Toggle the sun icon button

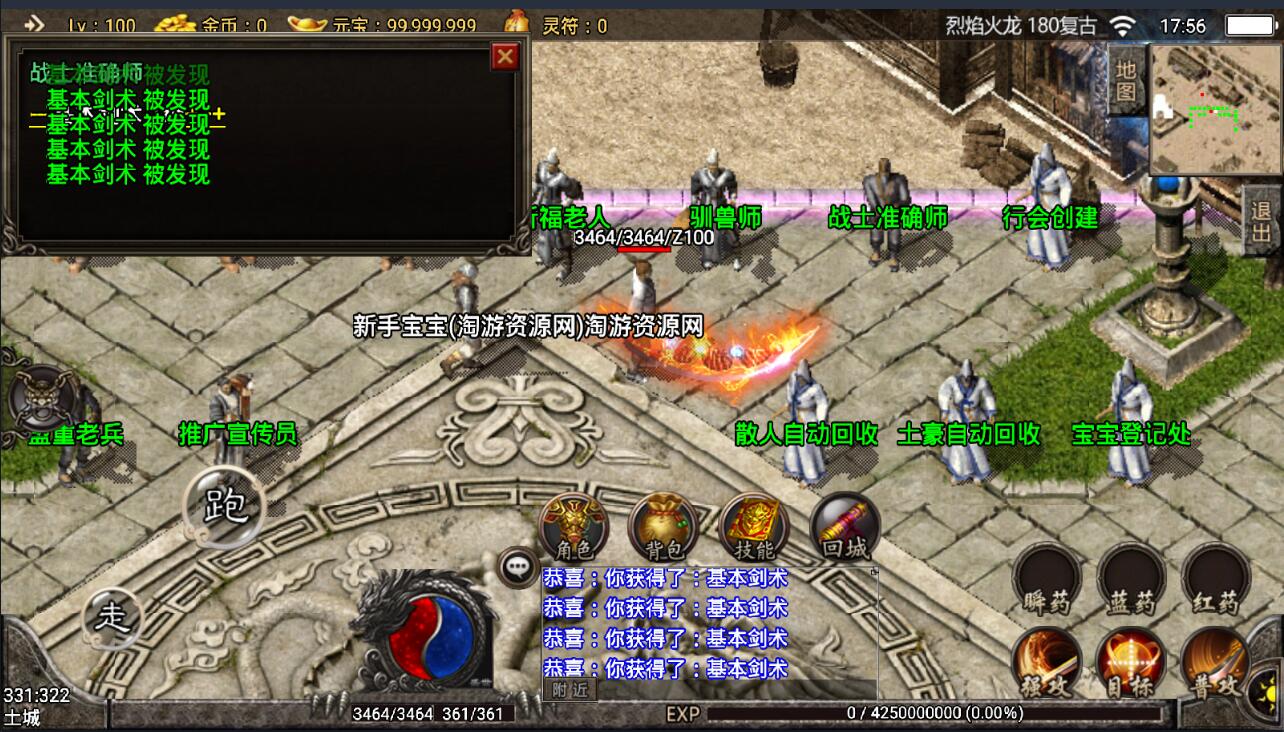(x=1268, y=689)
